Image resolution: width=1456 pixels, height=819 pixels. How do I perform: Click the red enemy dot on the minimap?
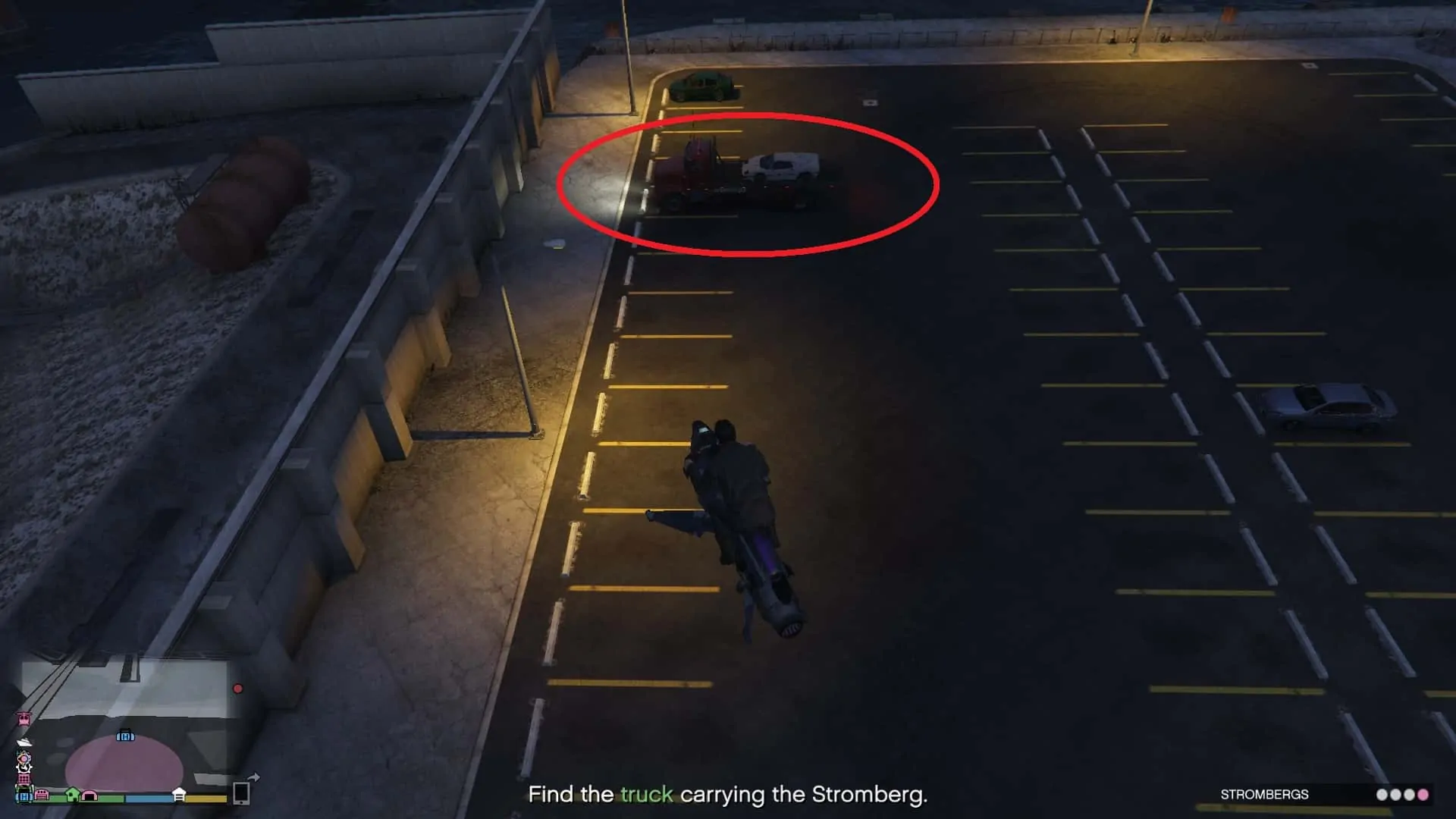(x=237, y=689)
